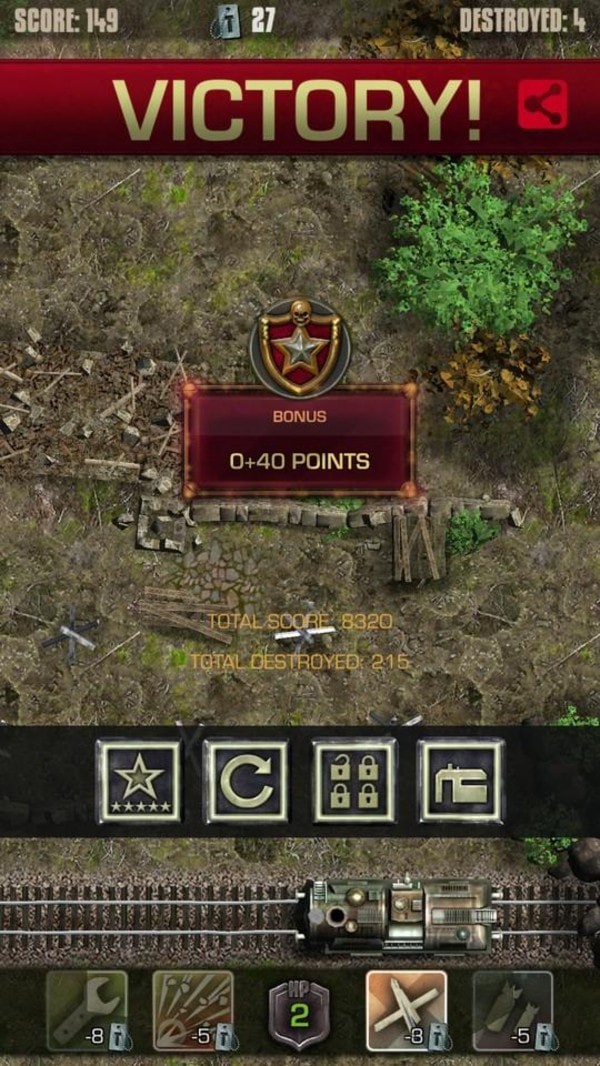The width and height of the screenshot is (600, 1066).
Task: Open the padlocks level select button
Action: click(x=355, y=781)
